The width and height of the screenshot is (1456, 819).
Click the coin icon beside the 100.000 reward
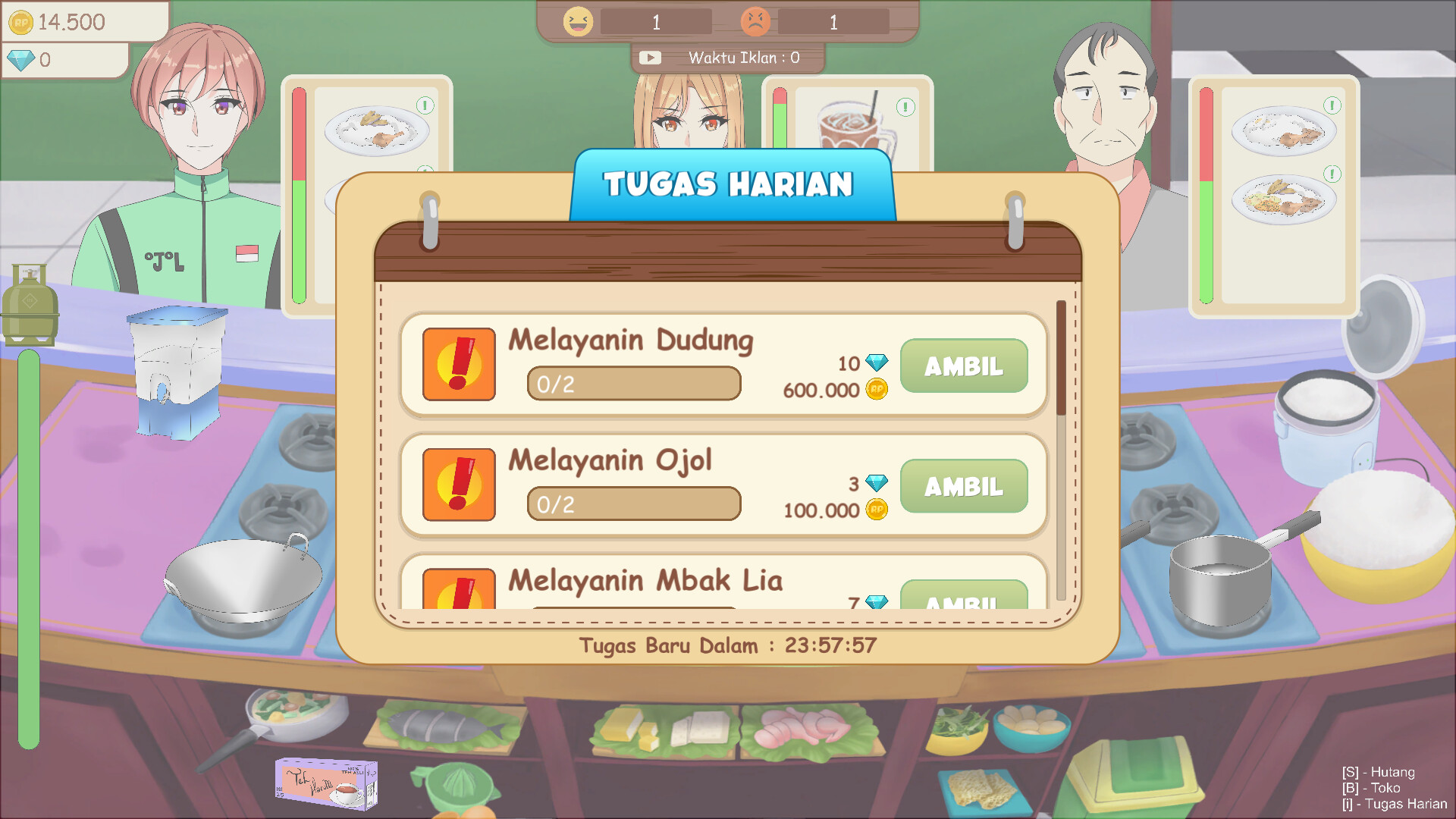click(876, 510)
